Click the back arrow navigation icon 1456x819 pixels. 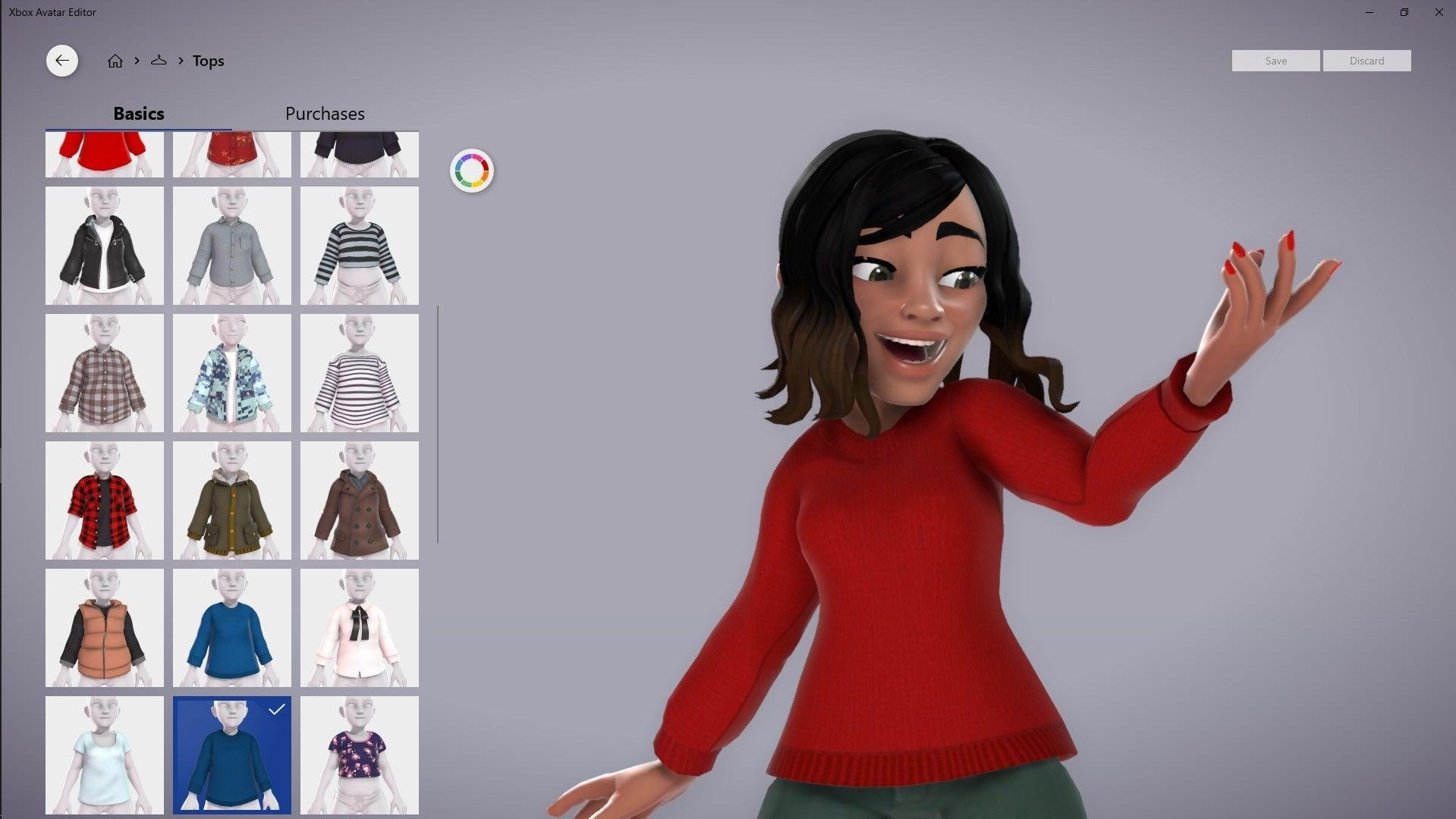tap(62, 61)
